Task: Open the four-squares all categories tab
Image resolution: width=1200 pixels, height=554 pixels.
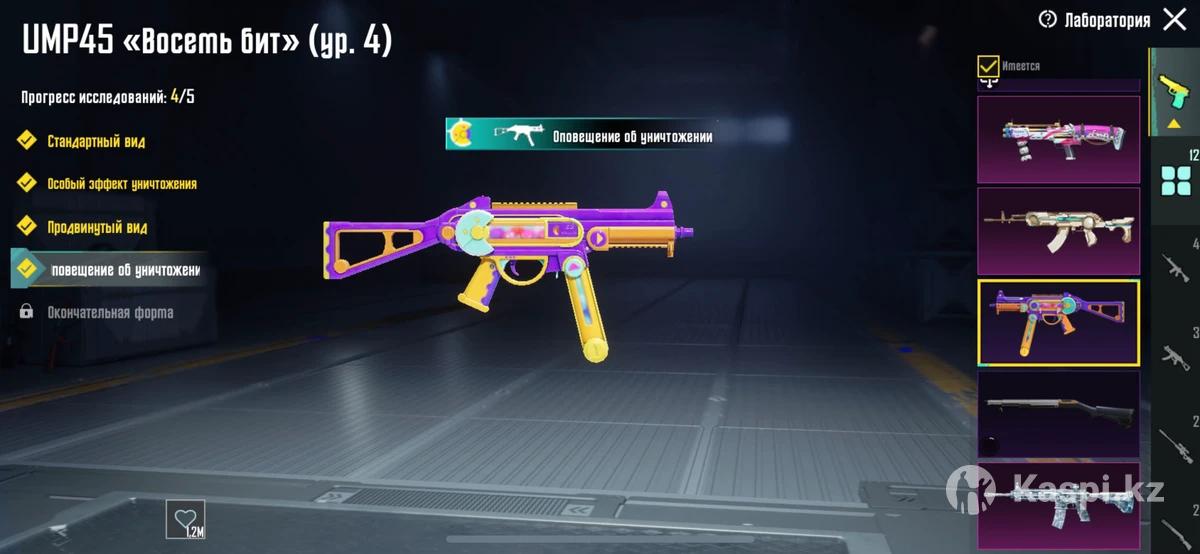Action: (x=1174, y=181)
